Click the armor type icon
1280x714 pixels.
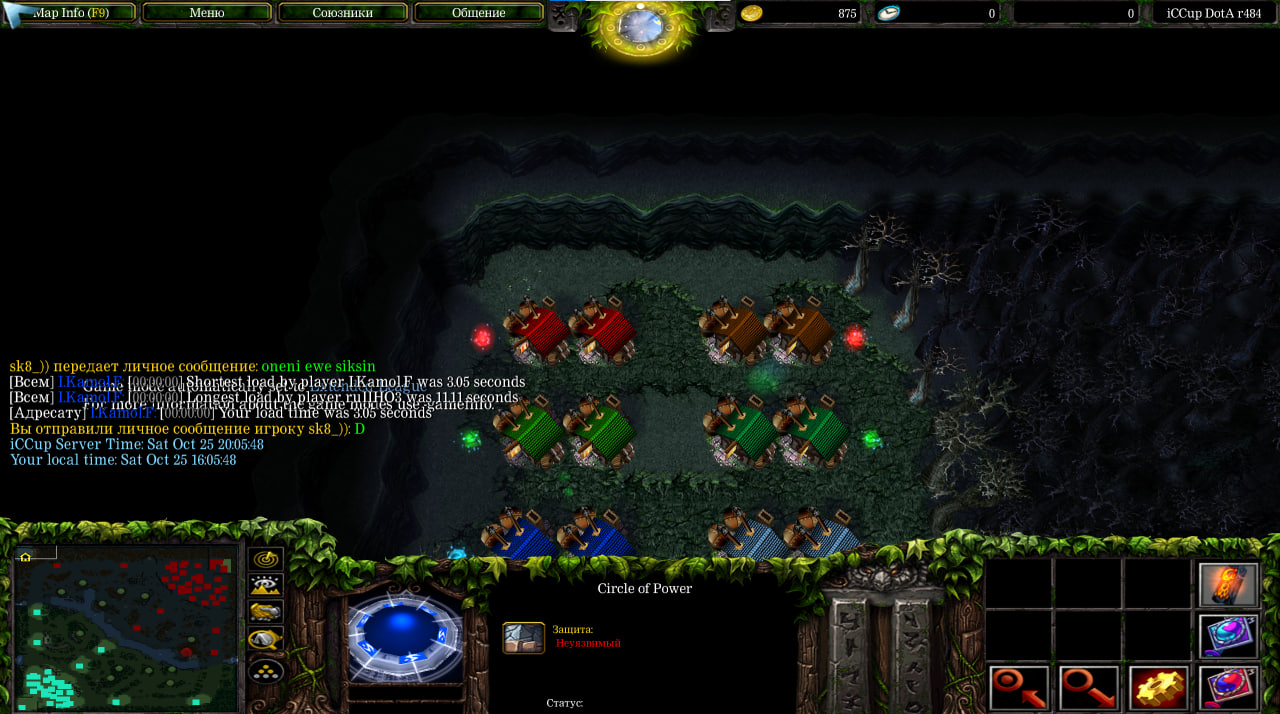(x=523, y=638)
